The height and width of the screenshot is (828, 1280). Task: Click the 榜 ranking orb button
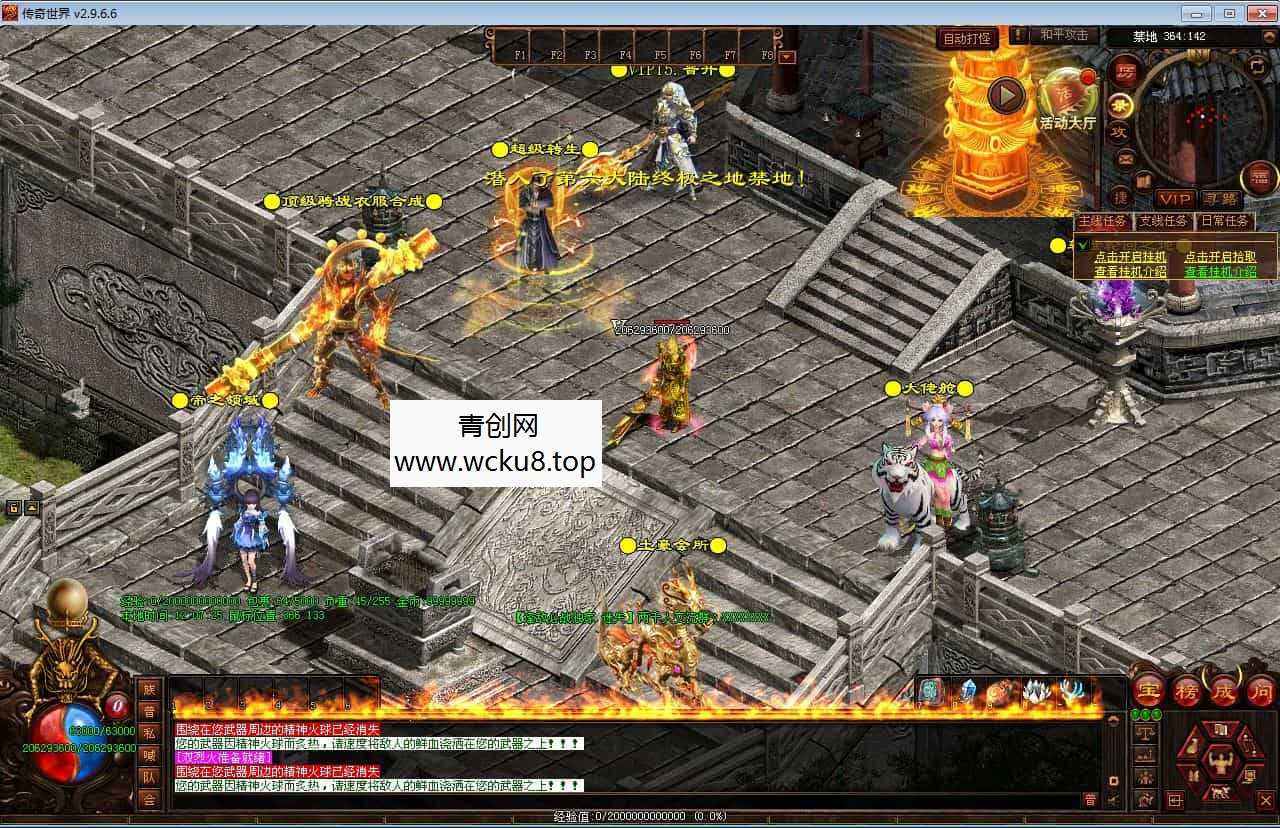[1187, 691]
